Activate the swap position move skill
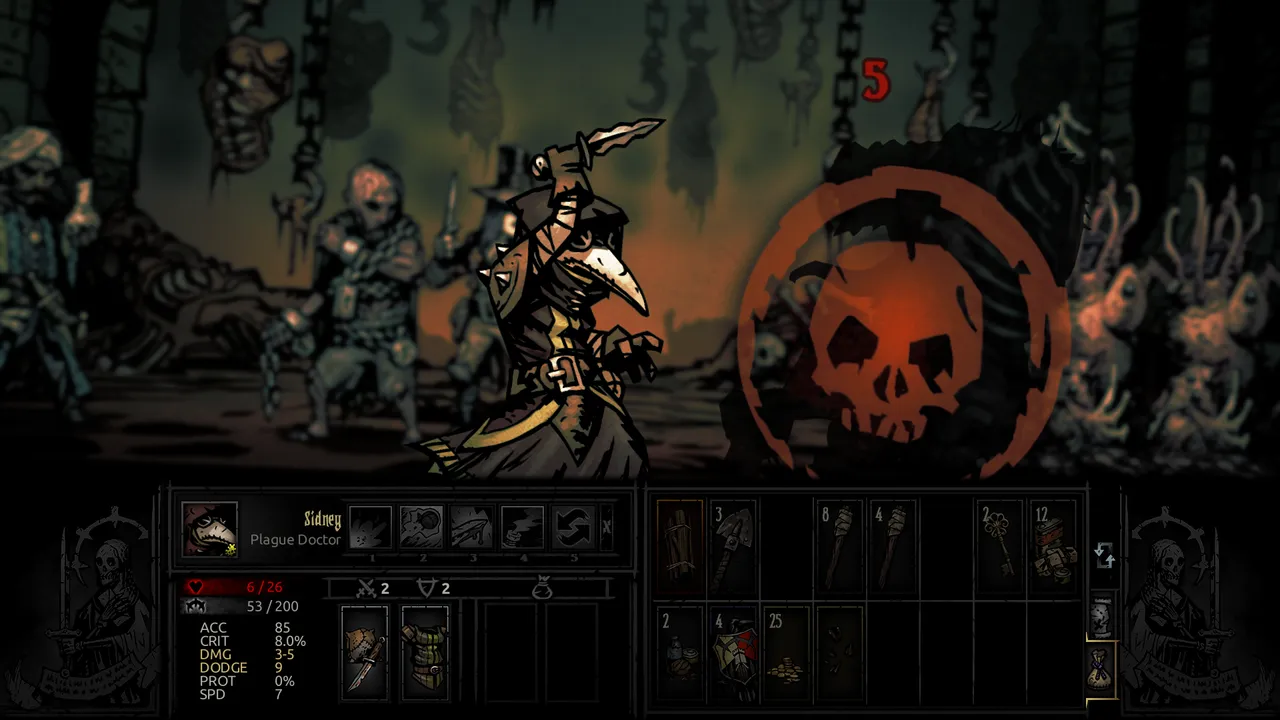 pos(573,527)
